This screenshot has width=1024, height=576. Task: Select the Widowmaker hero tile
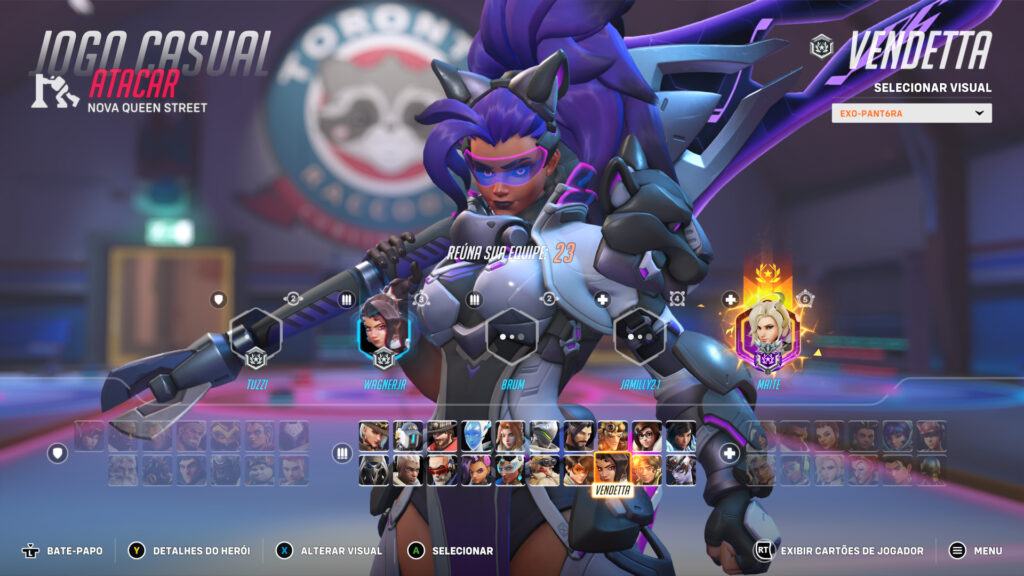point(680,469)
